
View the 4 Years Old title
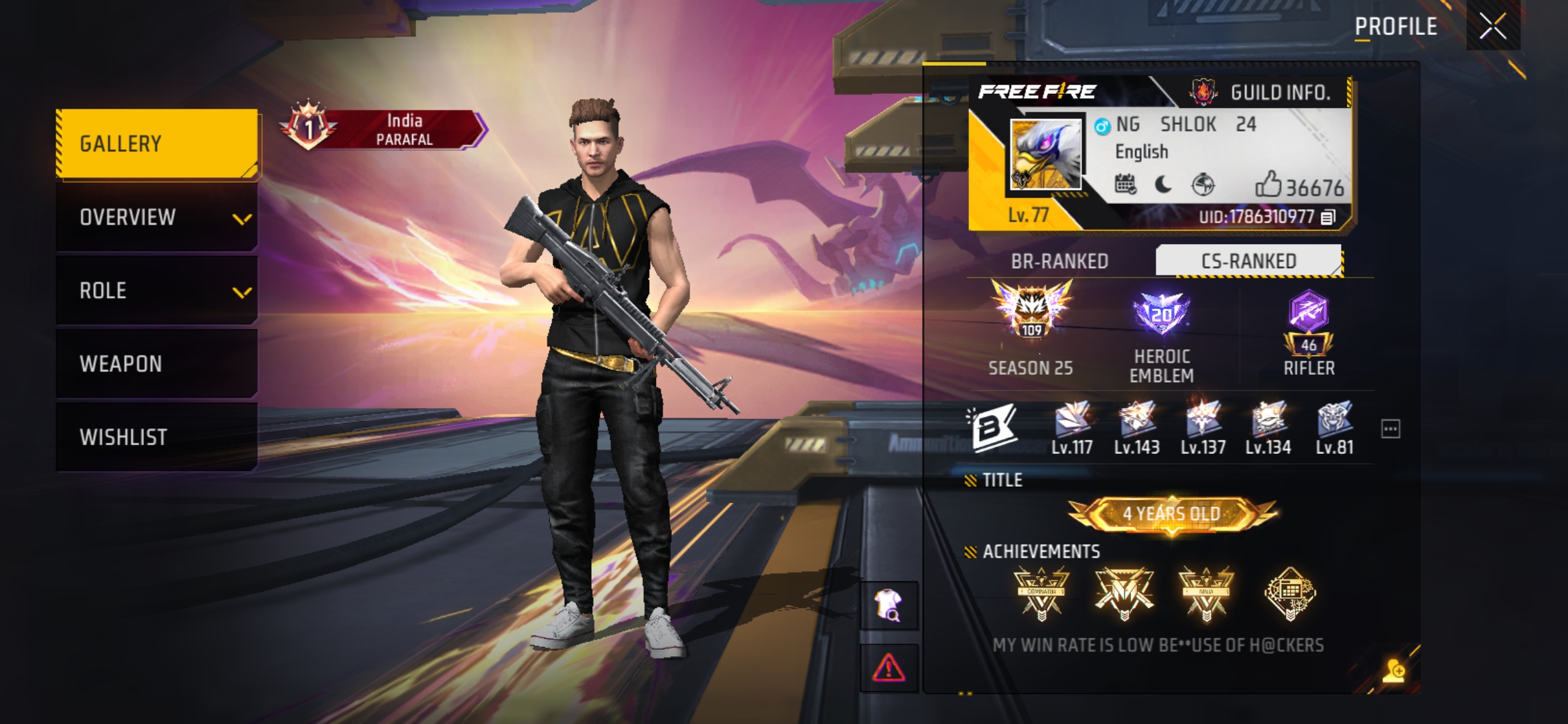click(1173, 514)
